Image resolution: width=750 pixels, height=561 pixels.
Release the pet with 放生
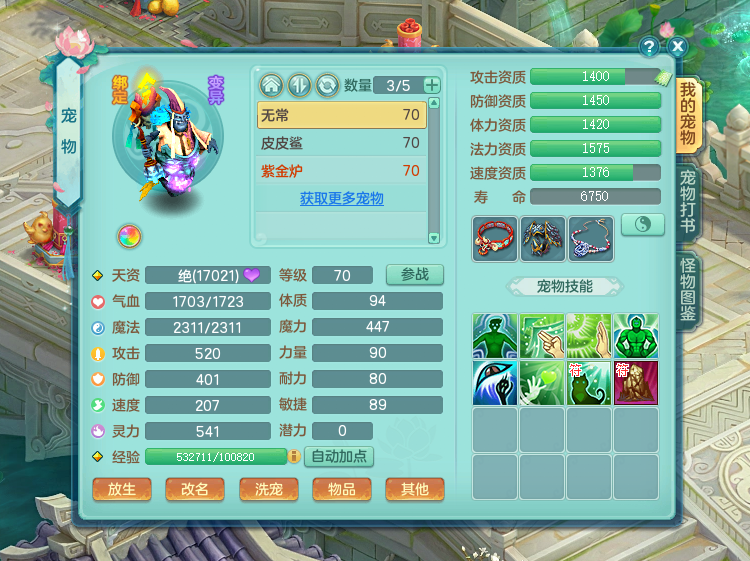click(121, 489)
